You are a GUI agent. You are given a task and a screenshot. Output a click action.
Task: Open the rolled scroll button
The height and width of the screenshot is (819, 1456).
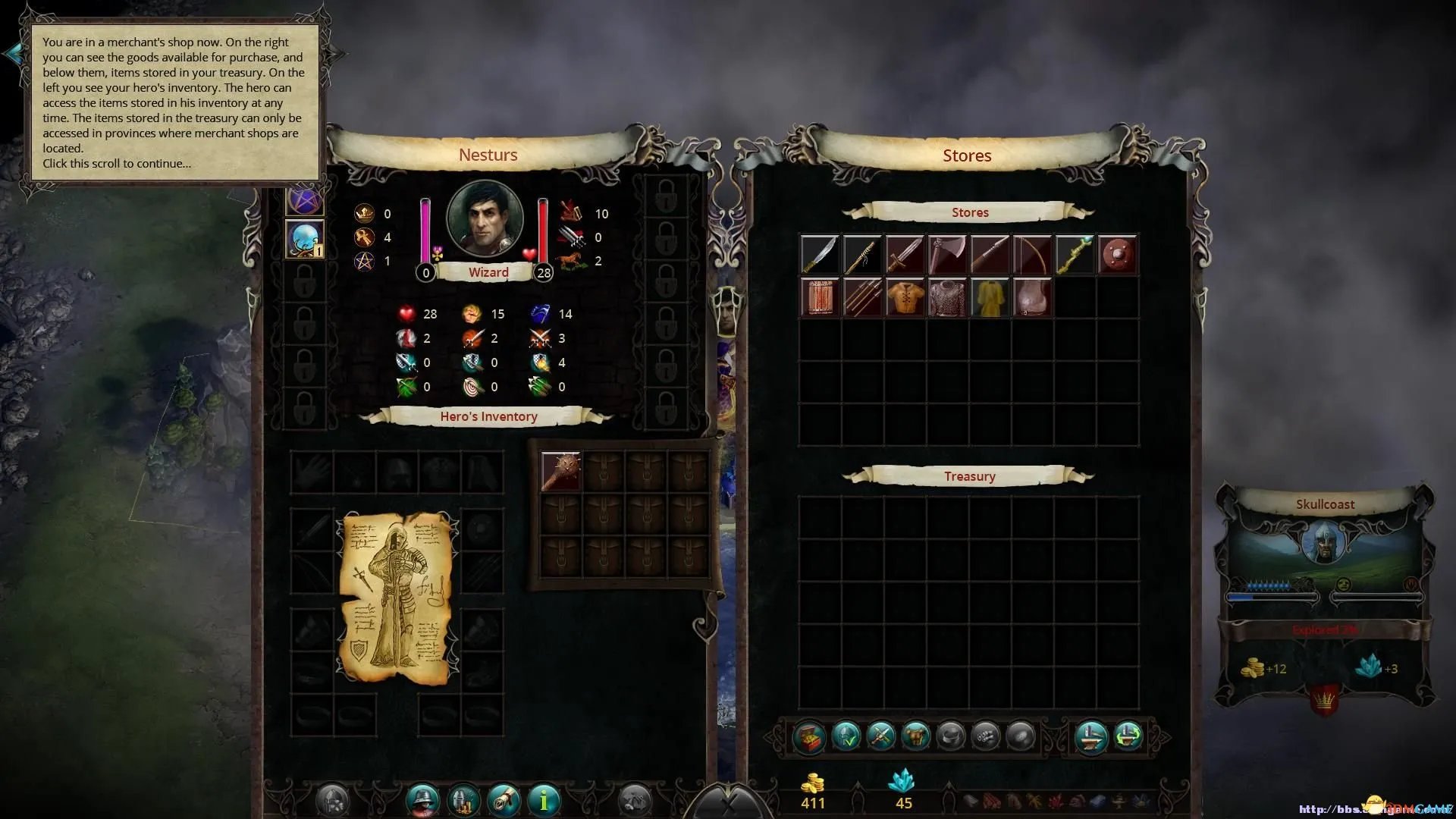point(504,799)
